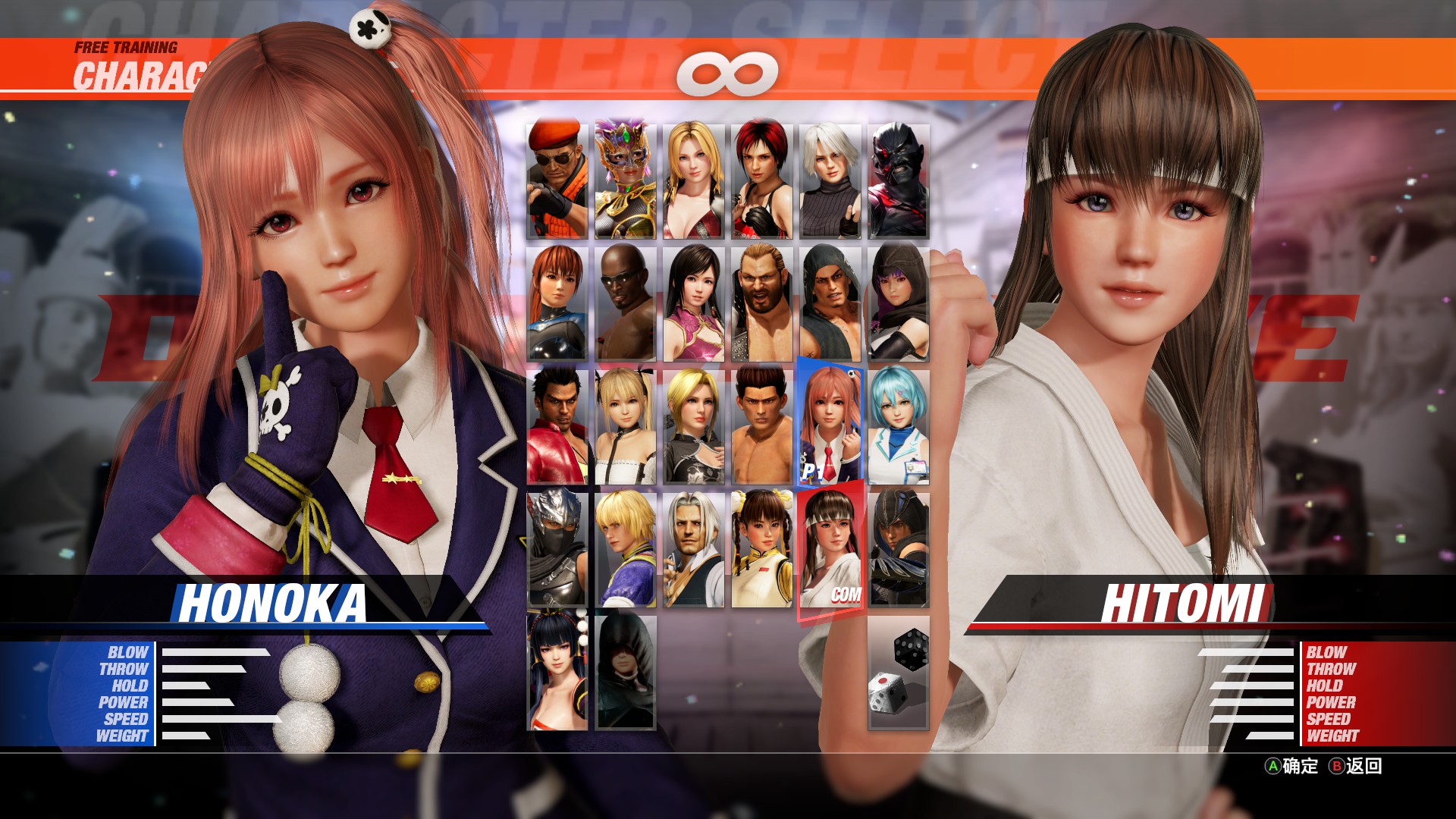1456x819 pixels.
Task: Pick the ninja Hayabusa in silver mask
Action: click(557, 549)
